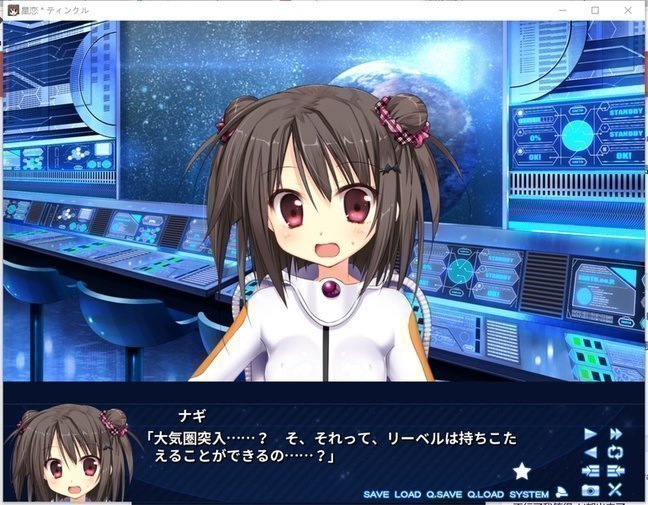The height and width of the screenshot is (505, 648).
Task: Hide the message window with X icon
Action: coord(616,490)
